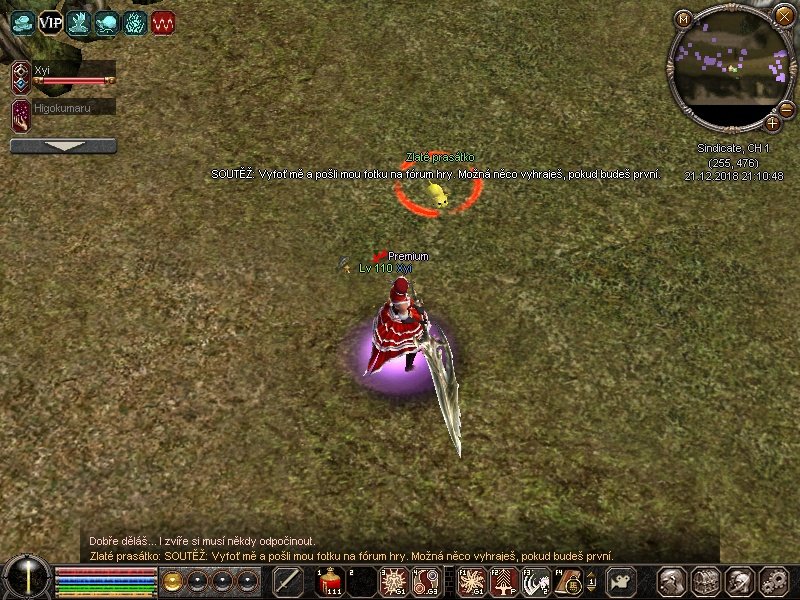Open the inventory chest icon
The height and width of the screenshot is (600, 800).
click(706, 582)
